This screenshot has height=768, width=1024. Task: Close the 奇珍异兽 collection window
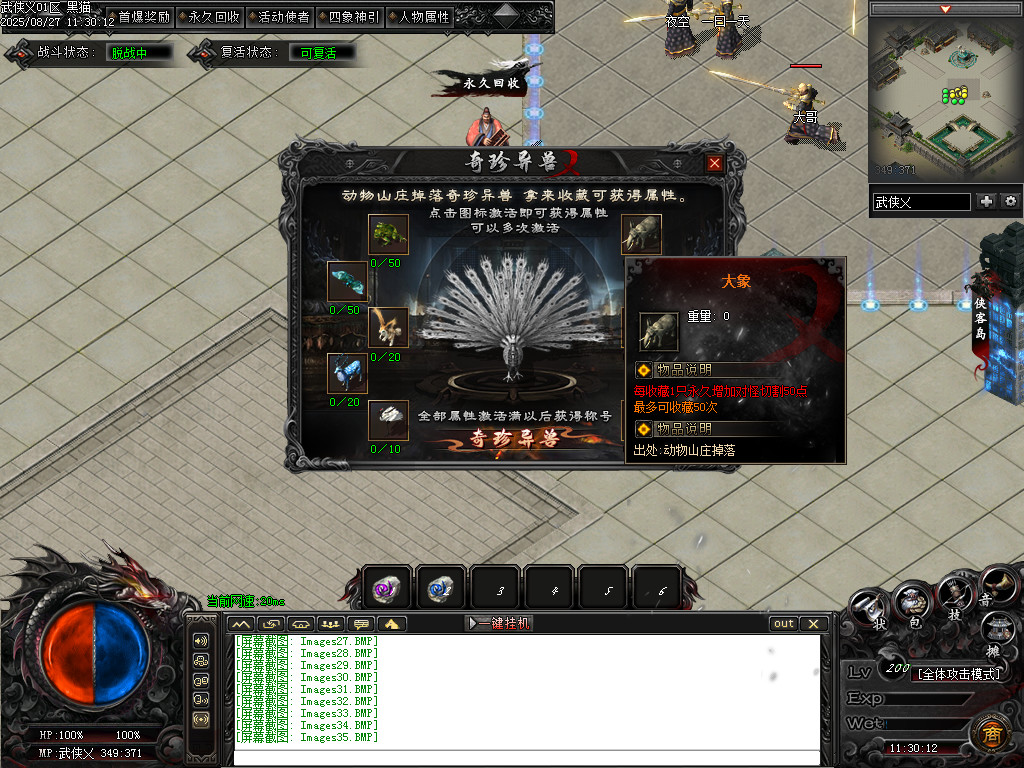coord(714,163)
